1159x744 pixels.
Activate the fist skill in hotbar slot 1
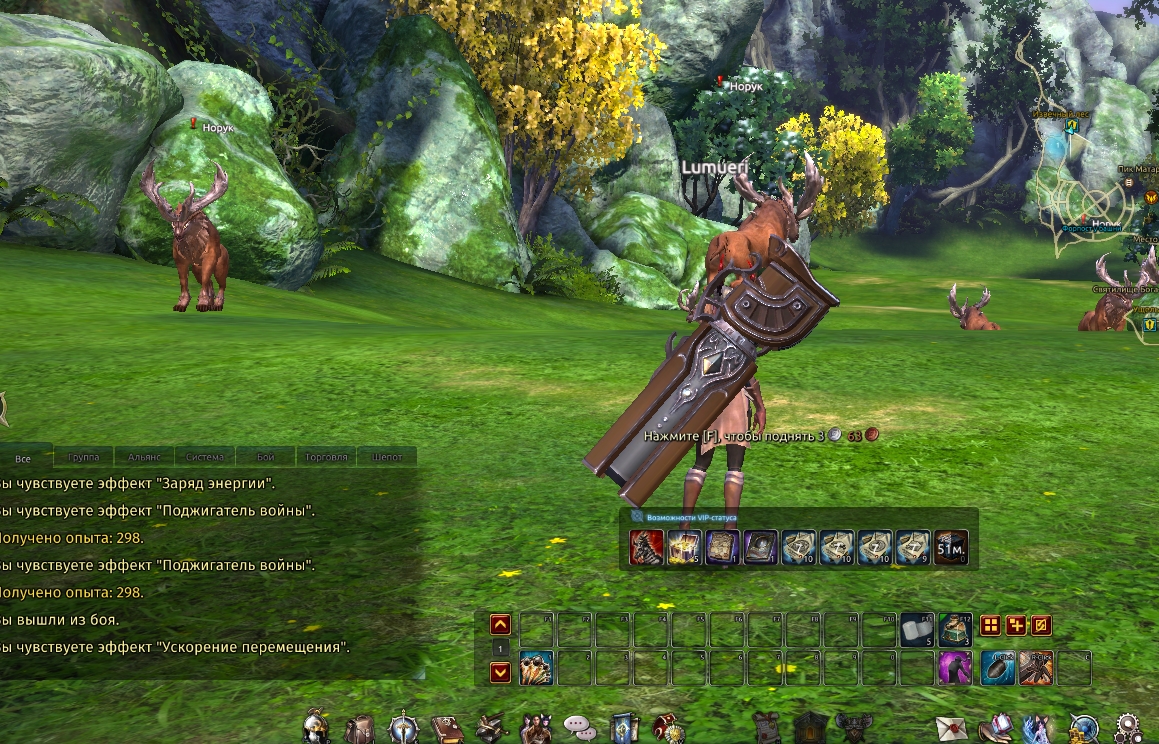(536, 668)
